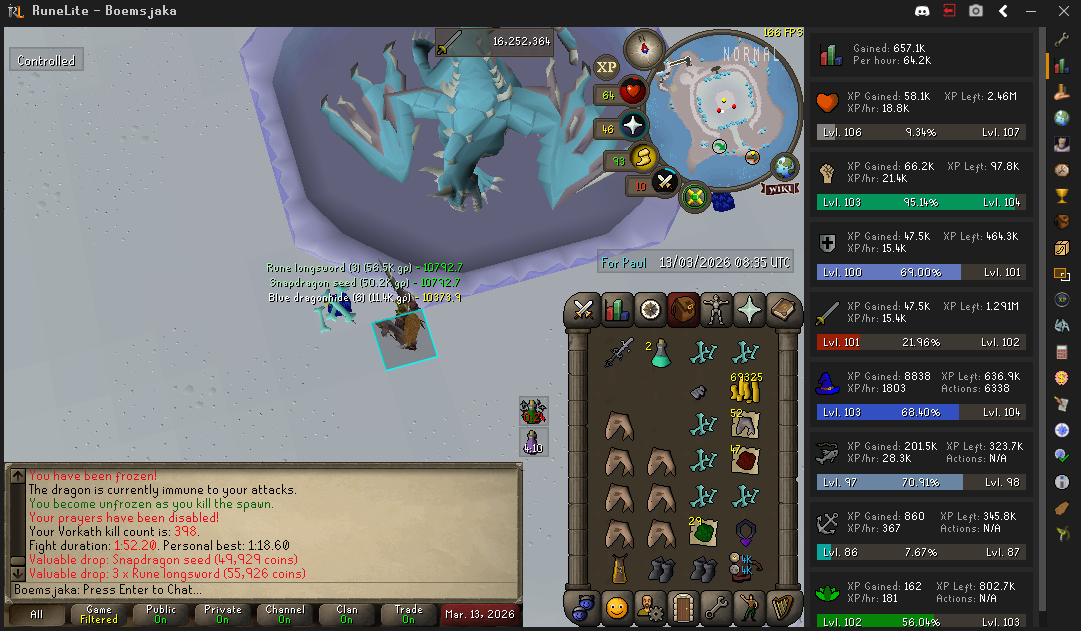
Task: Click the compass to face north
Action: [643, 48]
